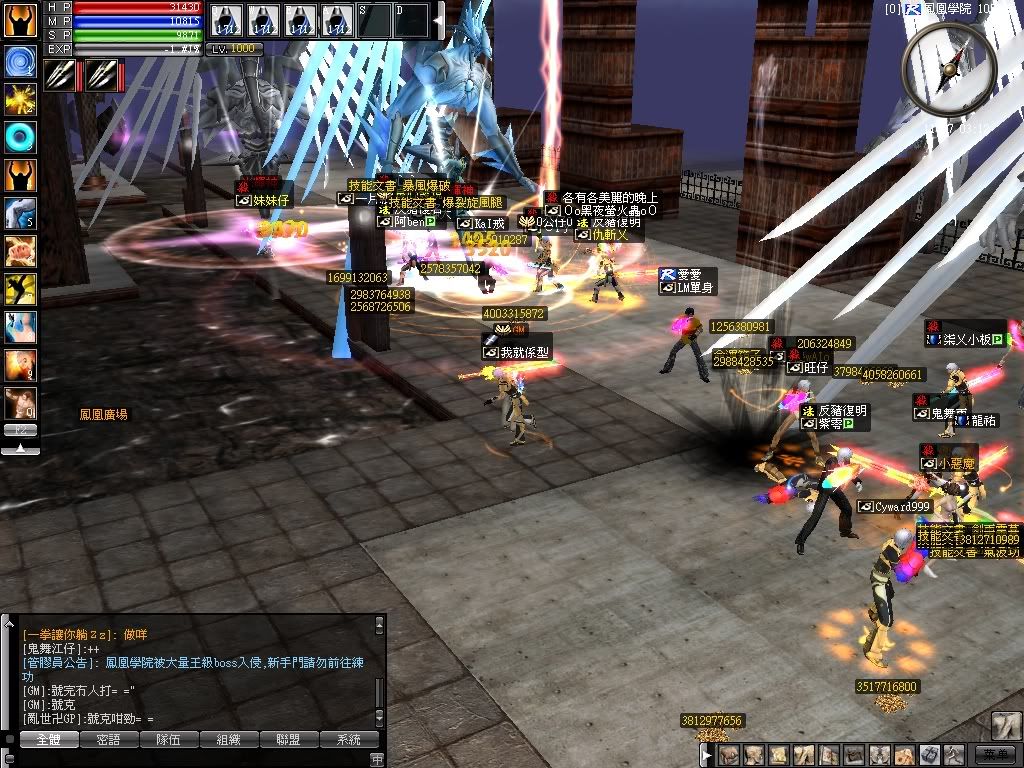
Task: Activate the yellow flying kick skill
Action: [20, 289]
